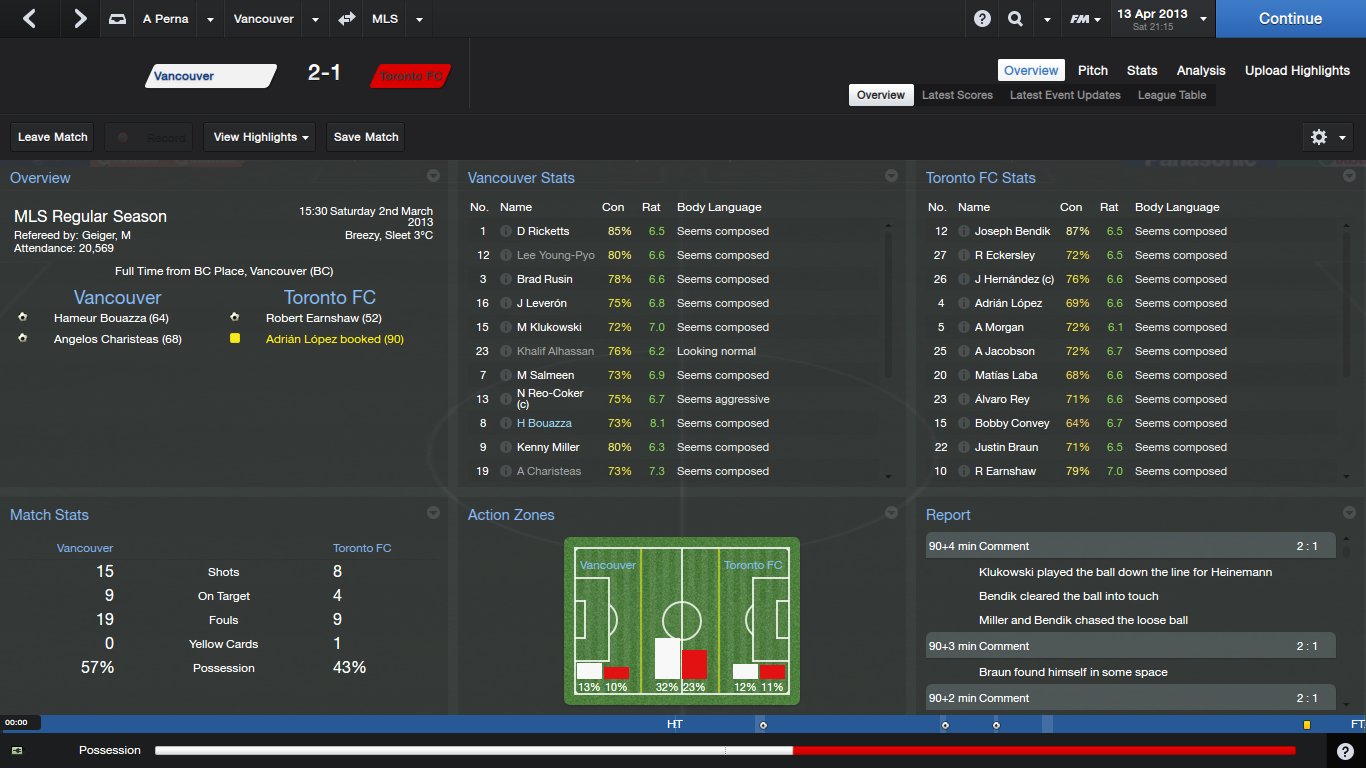
Task: Open the League Table sub-tab
Action: 1172,95
